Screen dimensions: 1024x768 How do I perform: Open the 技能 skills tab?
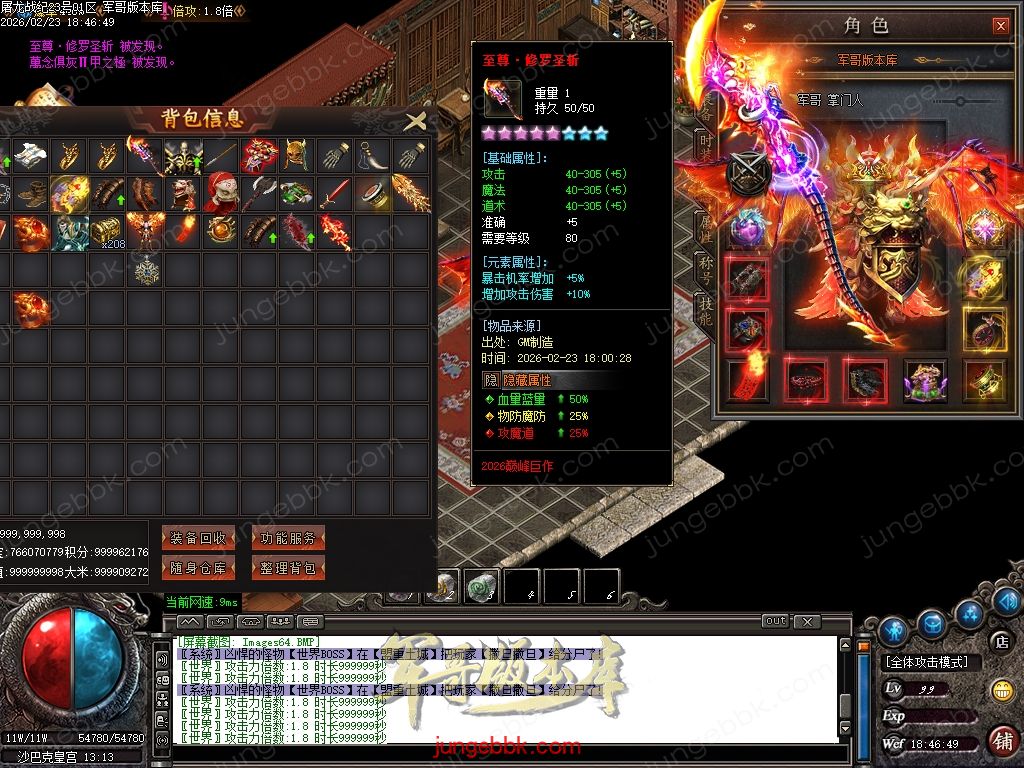coord(705,316)
